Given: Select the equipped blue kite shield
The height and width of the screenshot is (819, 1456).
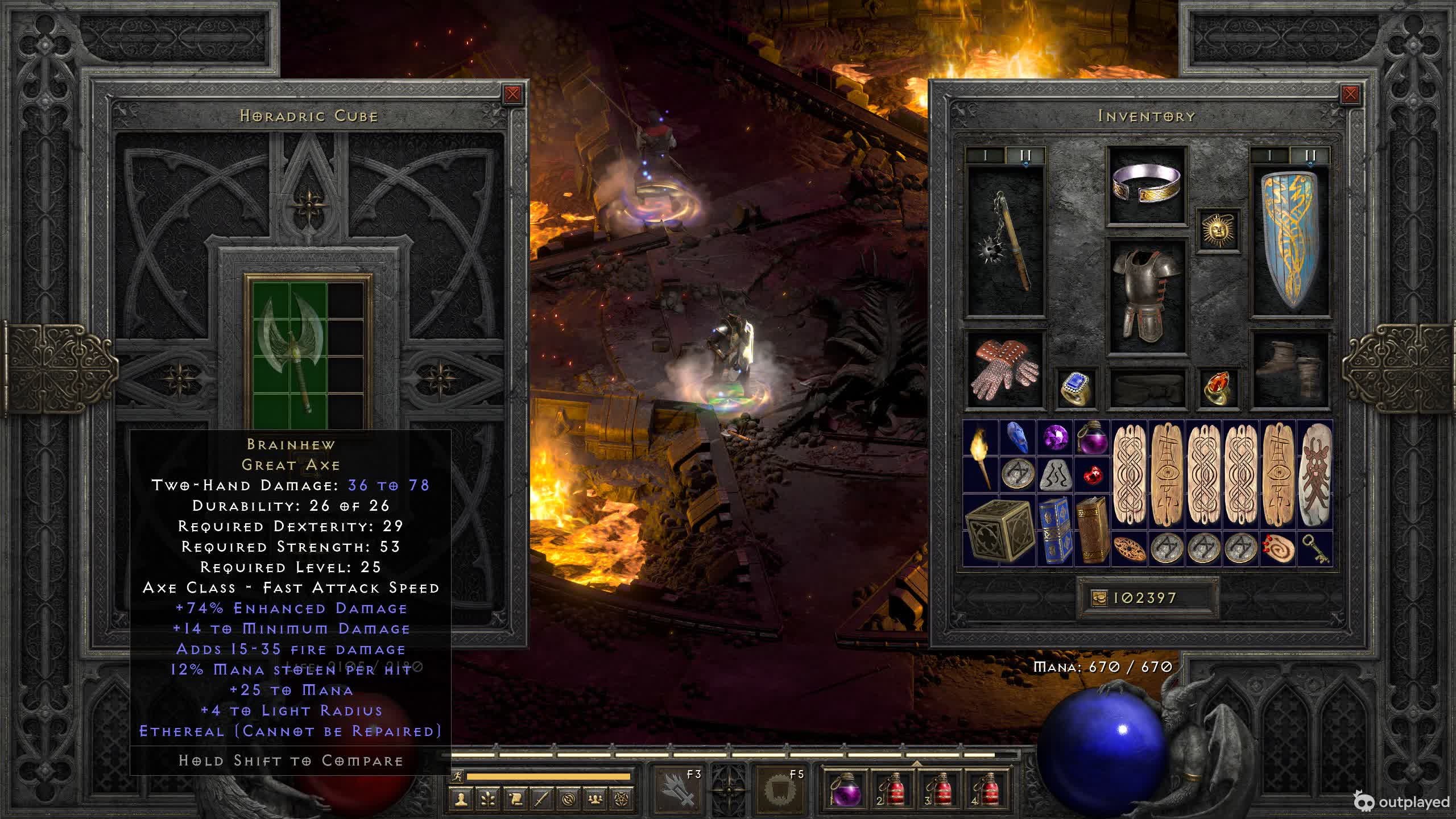Looking at the screenshot, I should coord(1291,242).
